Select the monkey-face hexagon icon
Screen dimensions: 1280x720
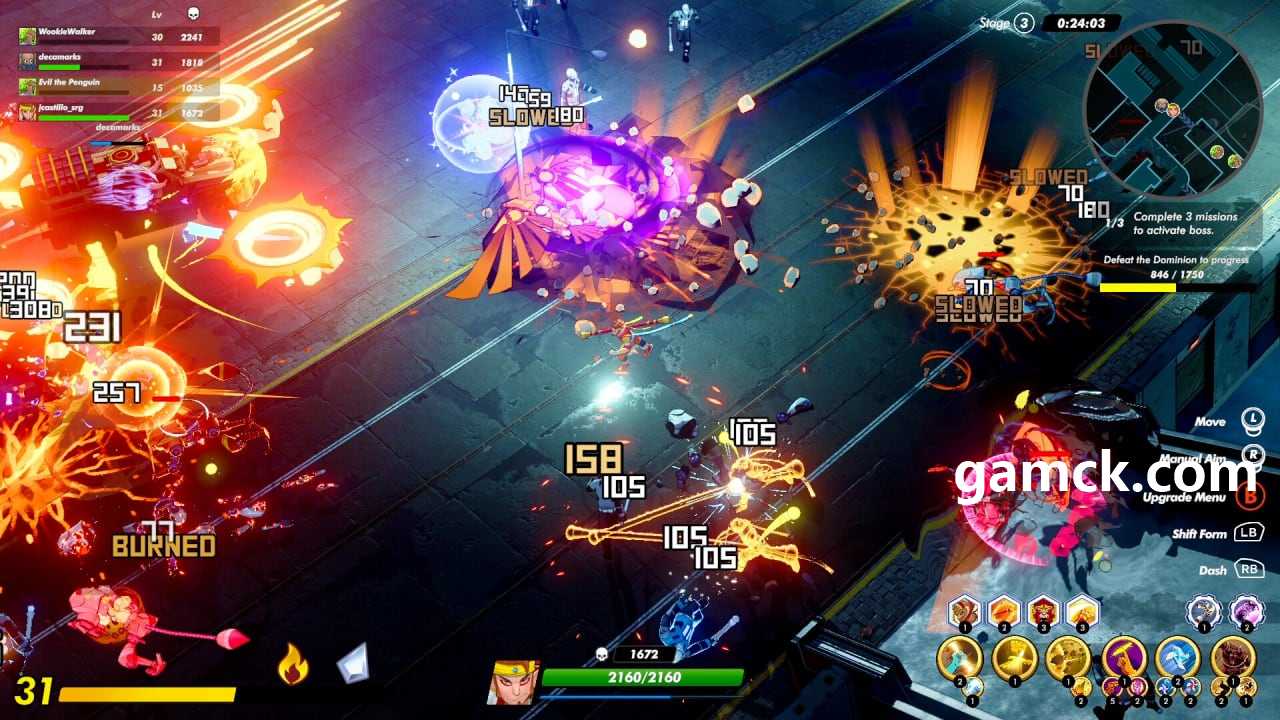[x=965, y=610]
